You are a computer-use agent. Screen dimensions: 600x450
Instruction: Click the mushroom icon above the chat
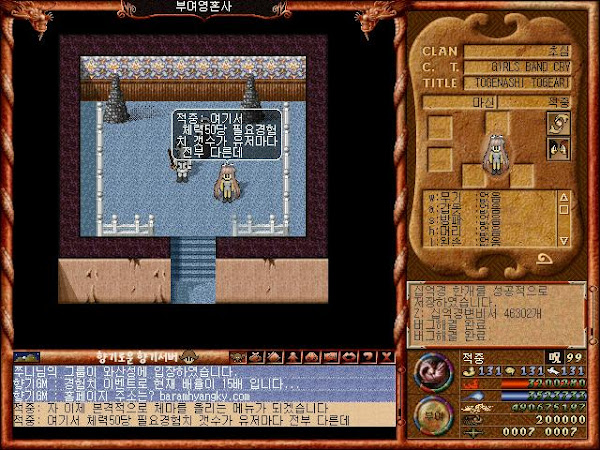(186, 356)
